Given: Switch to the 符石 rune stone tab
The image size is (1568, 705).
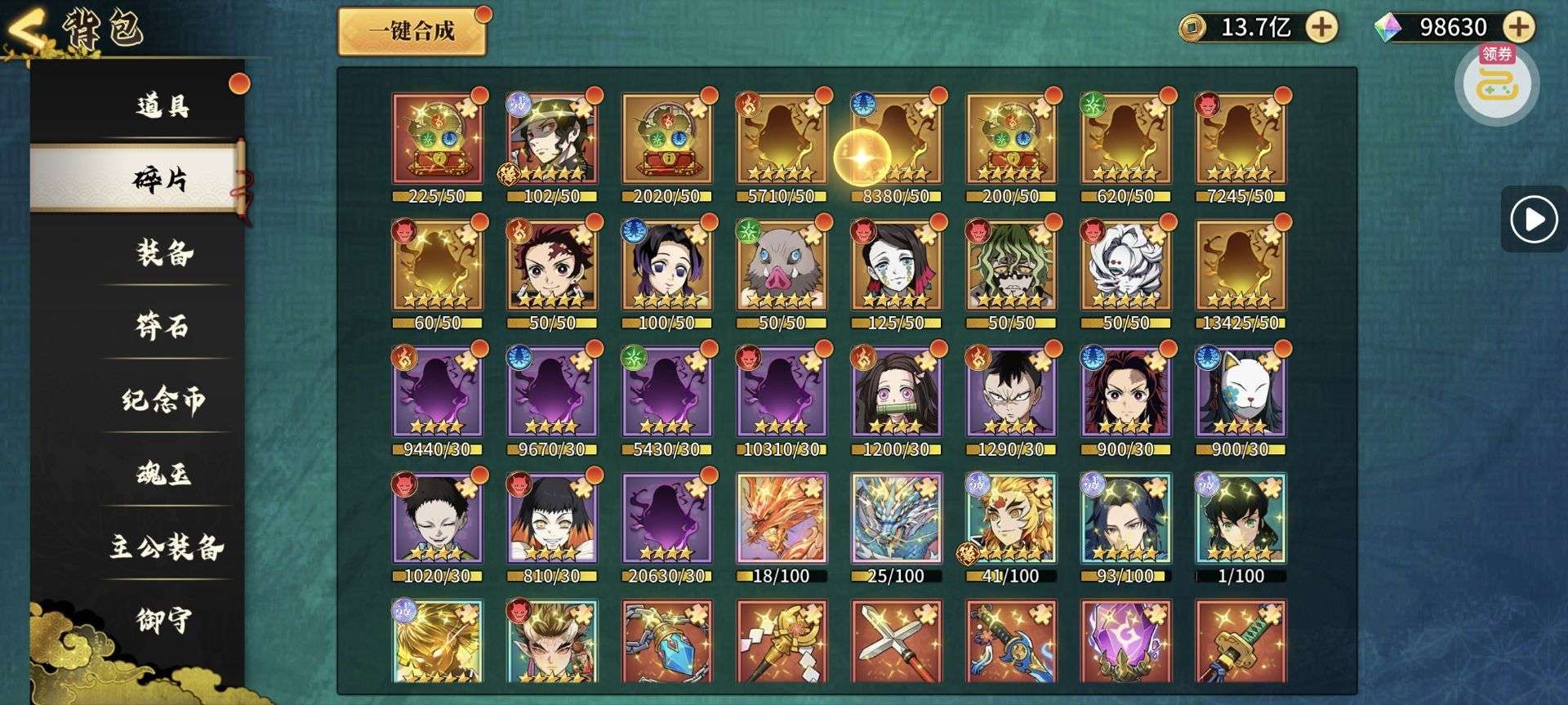Looking at the screenshot, I should click(x=163, y=327).
